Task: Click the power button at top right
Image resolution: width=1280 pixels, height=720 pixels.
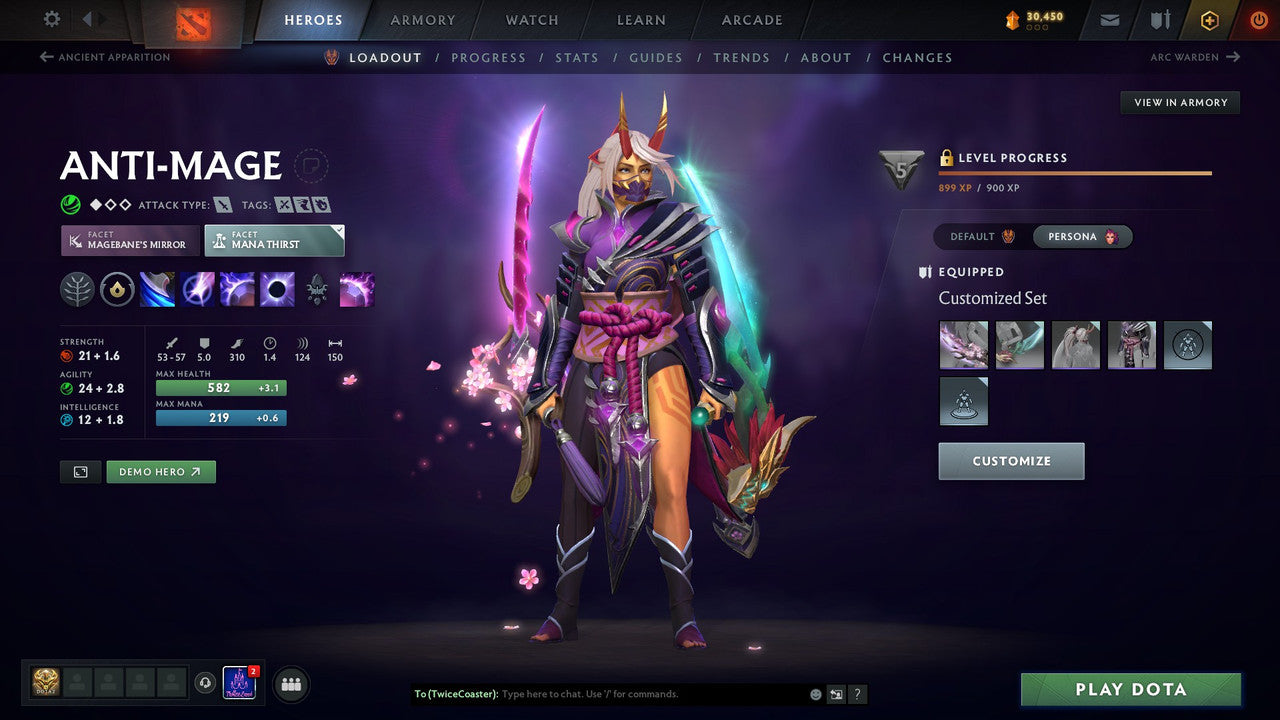Action: [1258, 19]
